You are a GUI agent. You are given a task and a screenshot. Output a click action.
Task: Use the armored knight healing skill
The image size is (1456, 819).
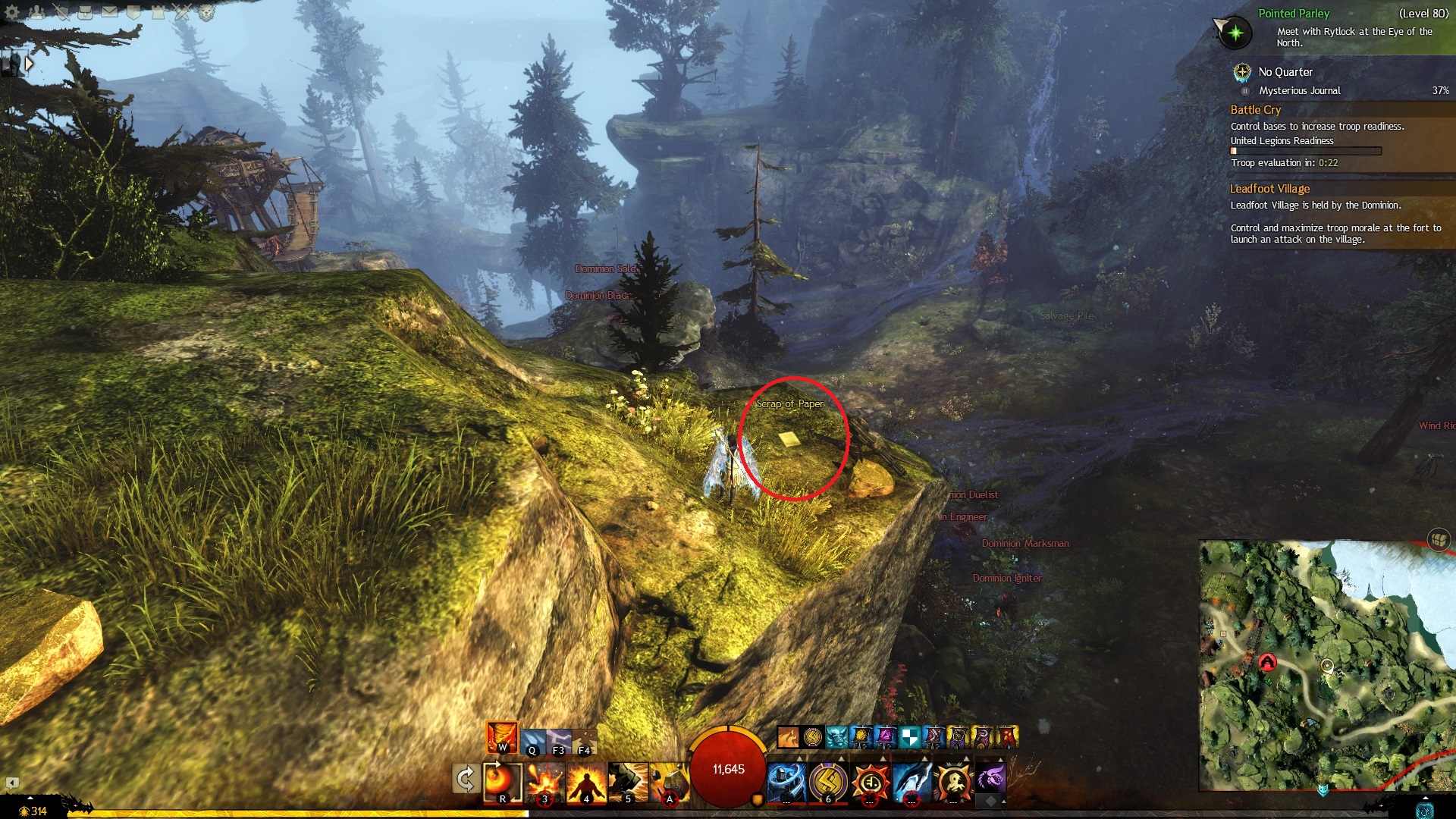tap(786, 781)
